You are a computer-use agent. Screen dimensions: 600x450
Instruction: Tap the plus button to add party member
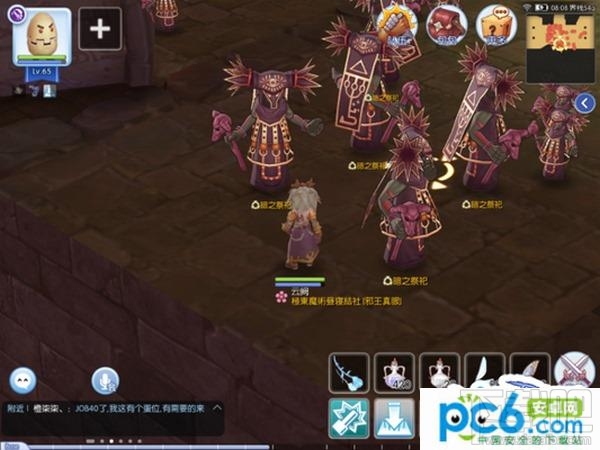tap(99, 28)
